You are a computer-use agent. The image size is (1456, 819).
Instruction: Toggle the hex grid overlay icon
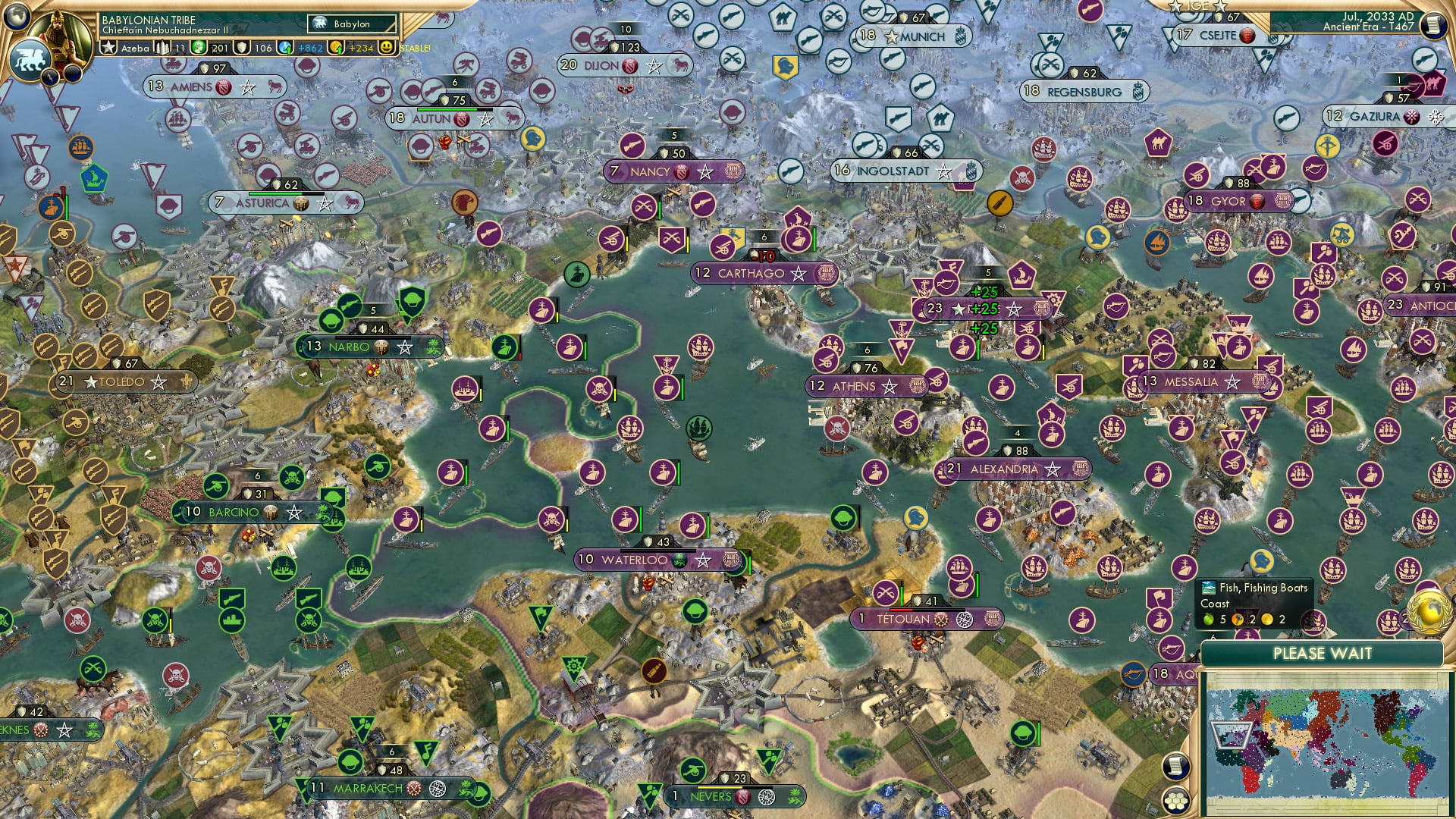click(x=1177, y=801)
